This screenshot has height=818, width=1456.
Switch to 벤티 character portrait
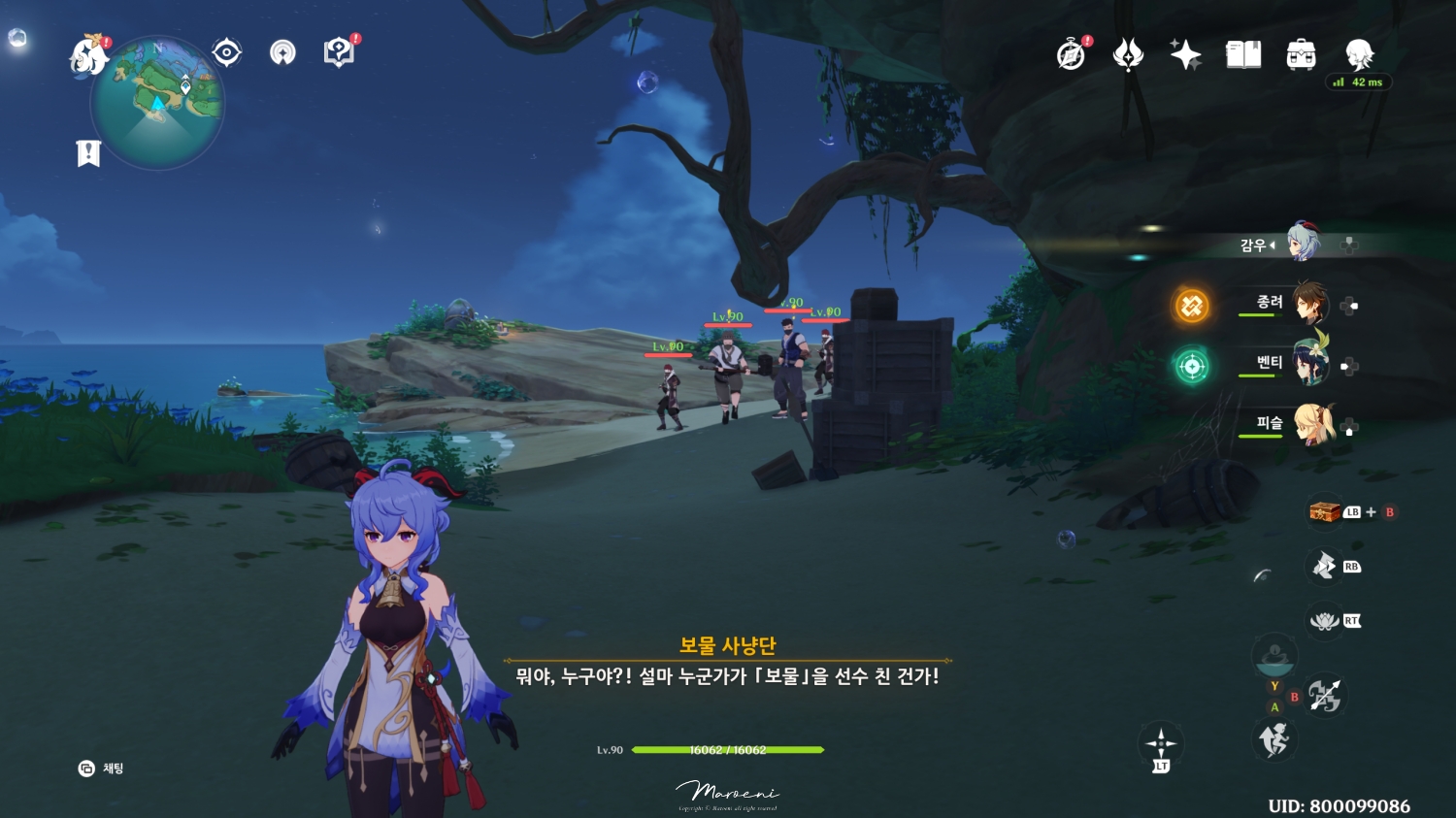[x=1312, y=366]
